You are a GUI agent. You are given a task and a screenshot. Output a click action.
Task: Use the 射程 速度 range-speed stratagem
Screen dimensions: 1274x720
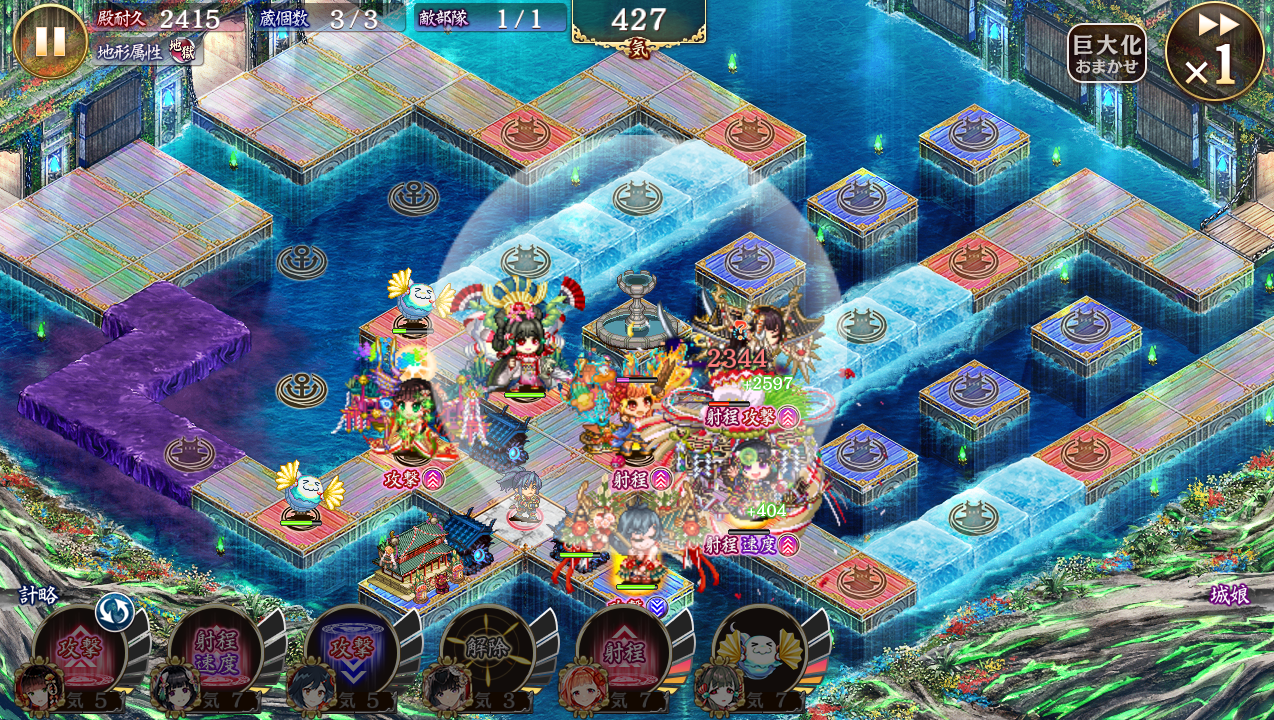215,651
